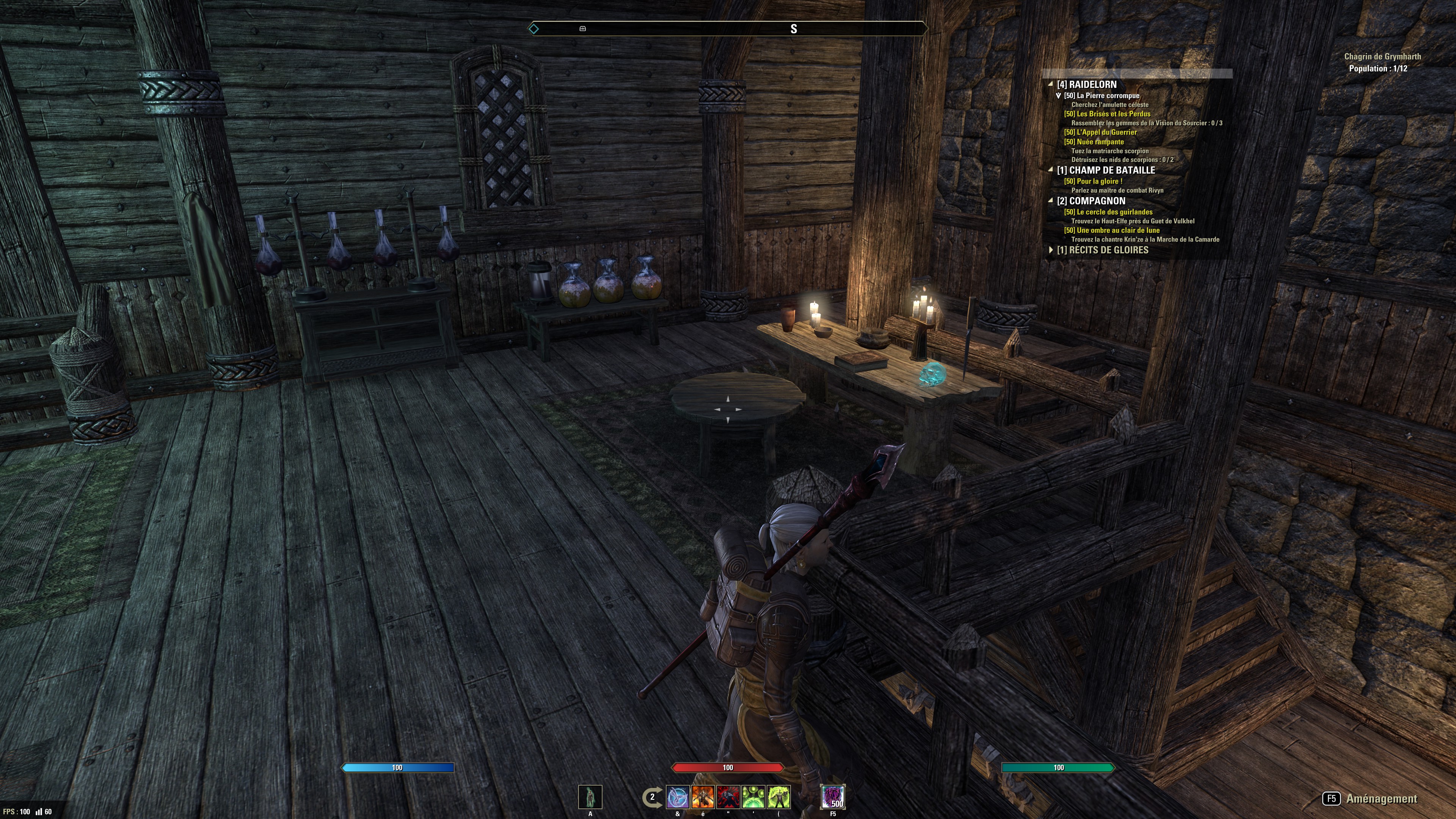Cast the green figure with book ability
This screenshot has height=819, width=1456.
779,797
